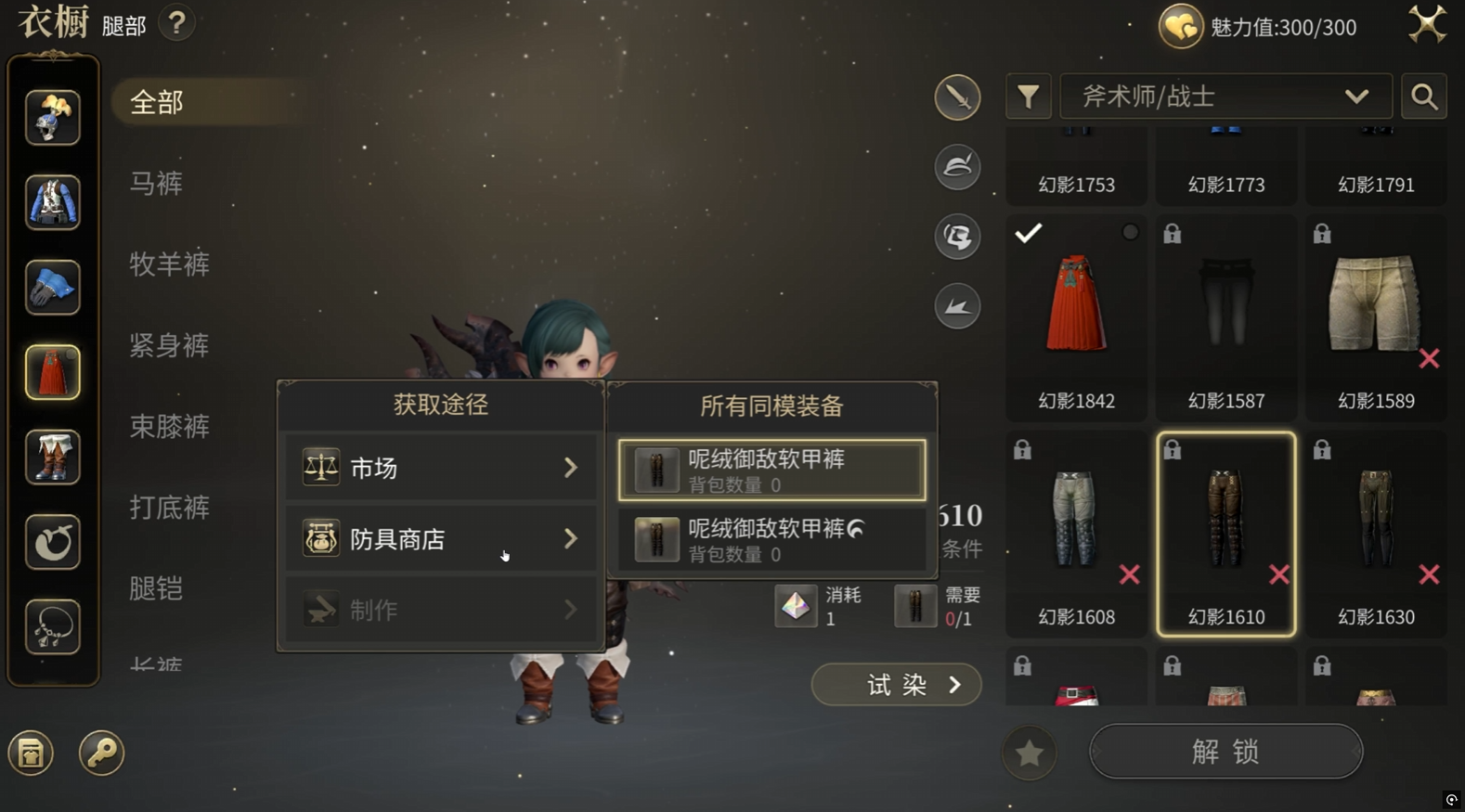Click the magnifying glass search icon

click(x=1423, y=96)
